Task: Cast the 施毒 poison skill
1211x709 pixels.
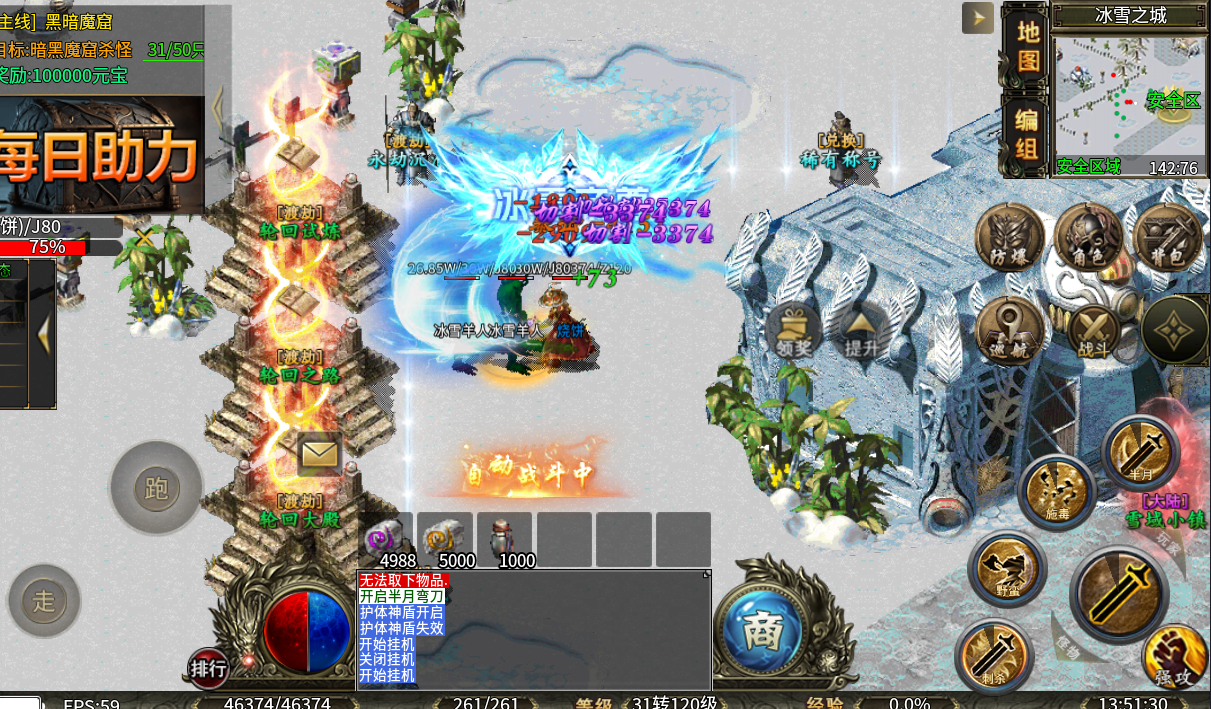Action: (1057, 491)
